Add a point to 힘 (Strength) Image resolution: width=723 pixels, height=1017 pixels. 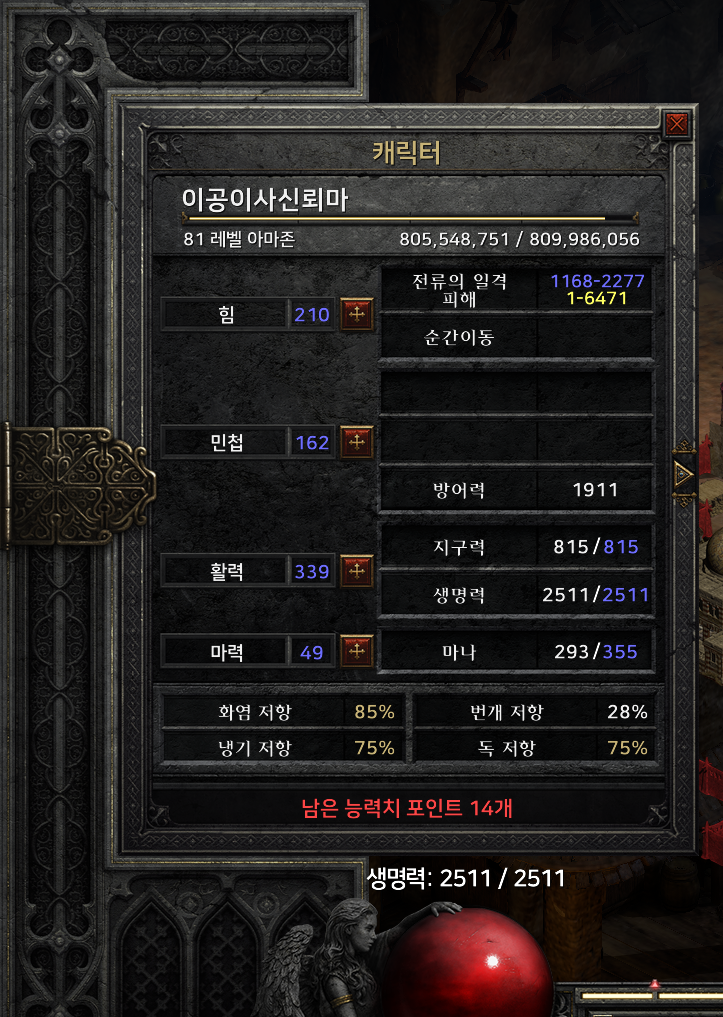pyautogui.click(x=357, y=314)
